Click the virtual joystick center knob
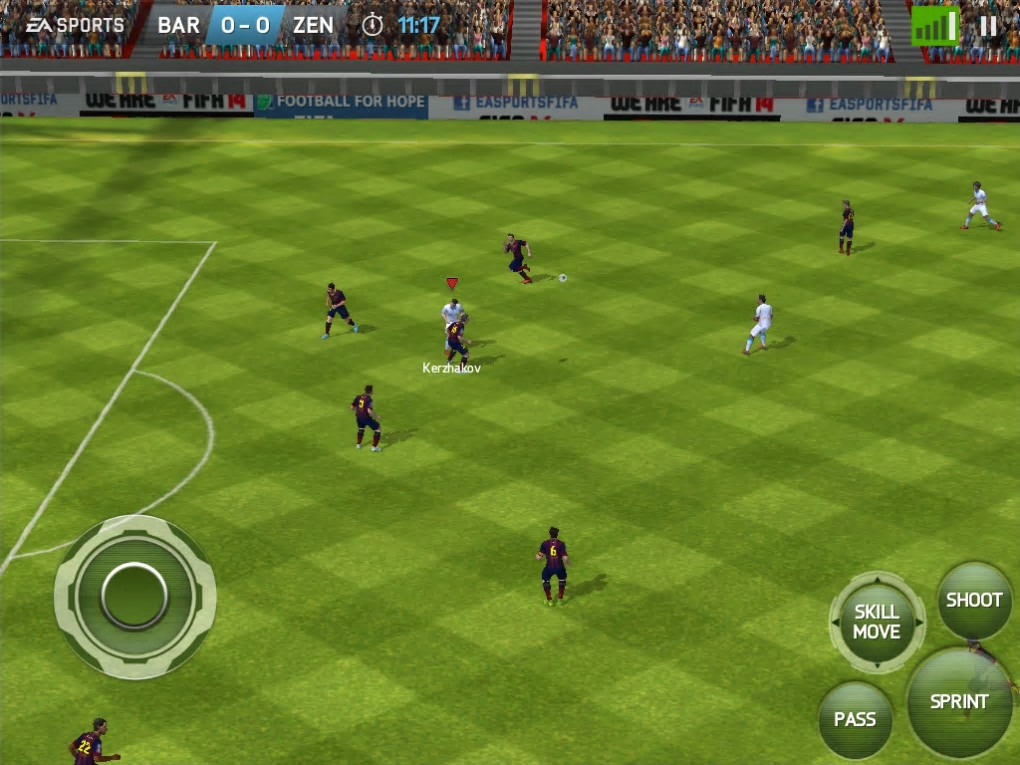Viewport: 1020px width, 765px height. click(134, 596)
